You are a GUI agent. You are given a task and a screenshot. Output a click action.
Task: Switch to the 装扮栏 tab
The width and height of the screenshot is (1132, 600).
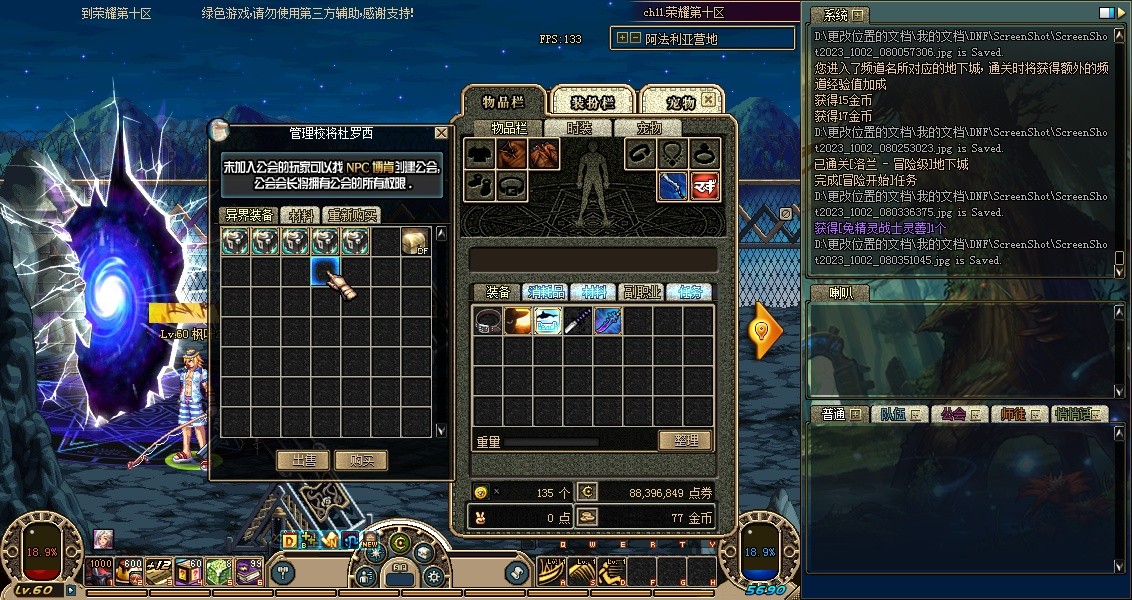(x=592, y=102)
